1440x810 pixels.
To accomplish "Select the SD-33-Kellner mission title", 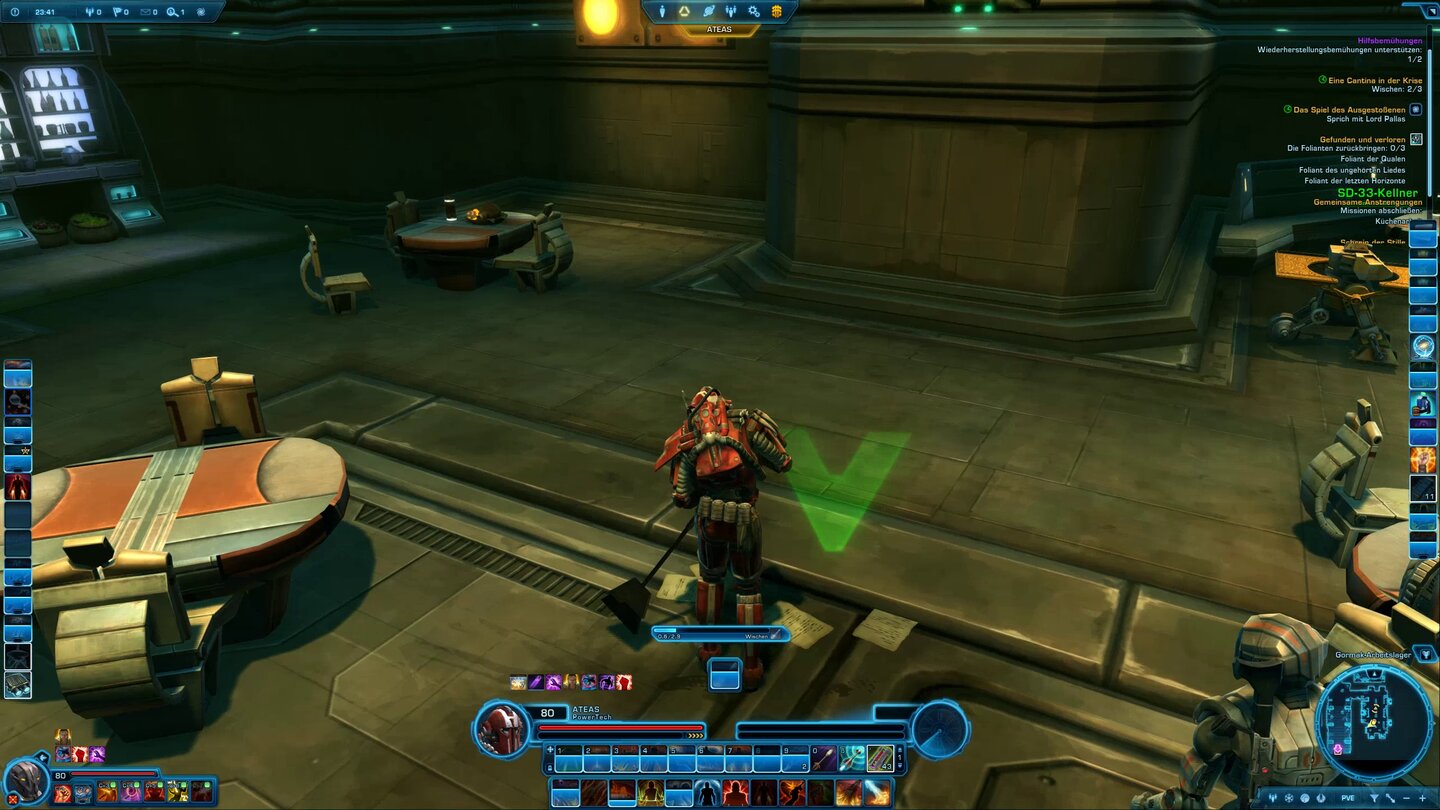I will (x=1378, y=192).
